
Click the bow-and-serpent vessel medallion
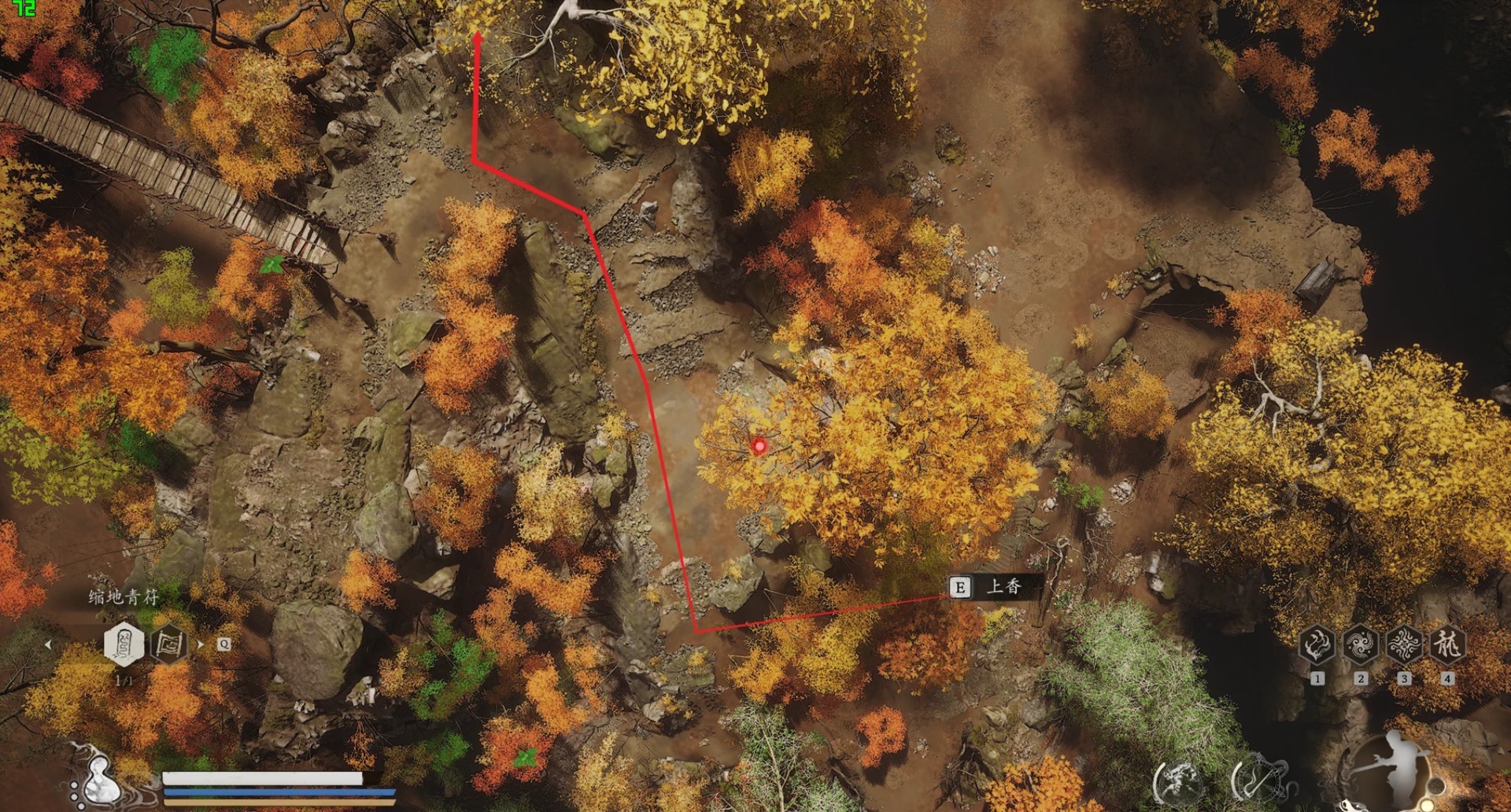tap(1258, 781)
